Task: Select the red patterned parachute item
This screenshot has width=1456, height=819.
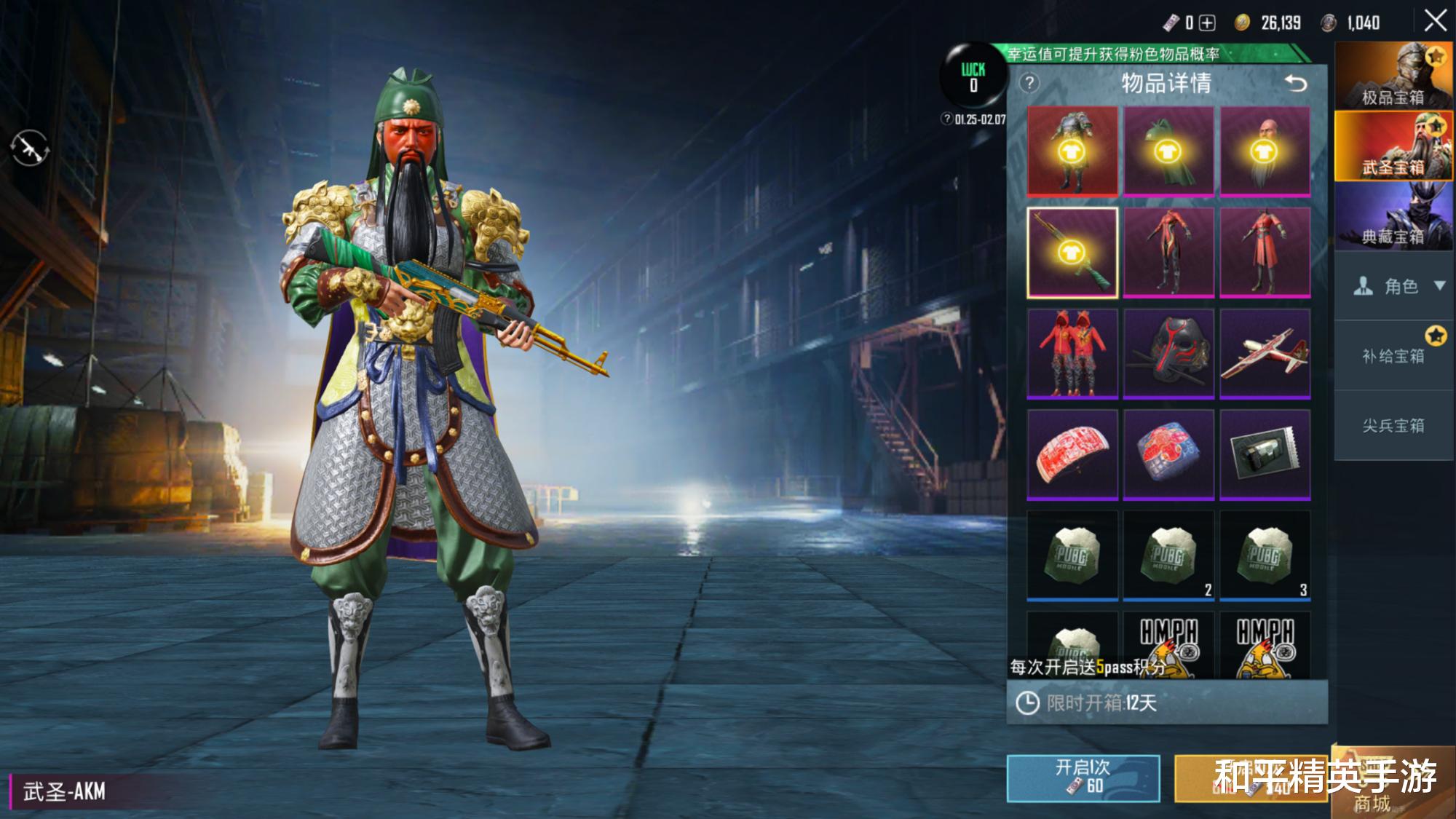Action: coord(1072,454)
